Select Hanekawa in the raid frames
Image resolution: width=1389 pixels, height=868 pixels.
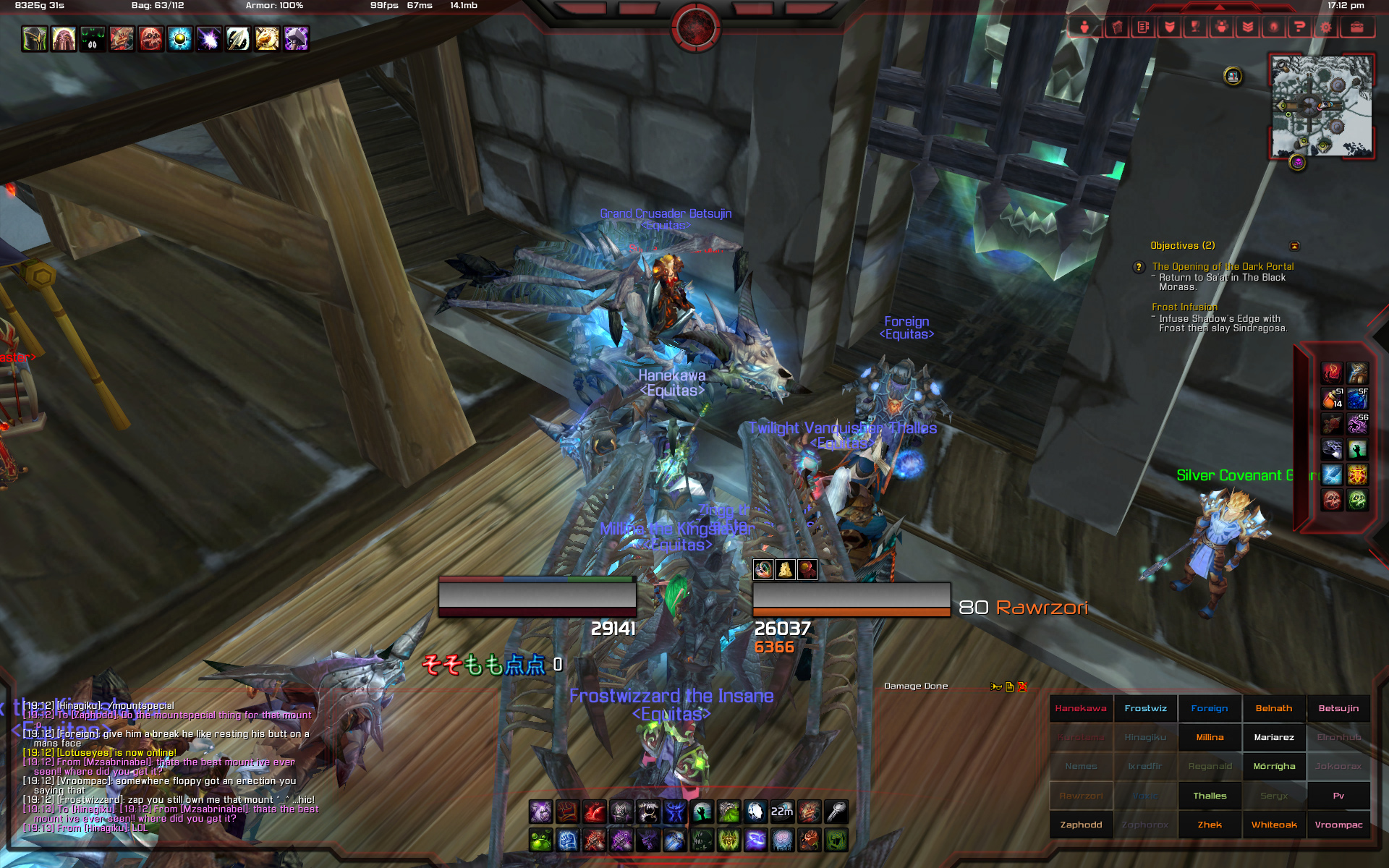[1081, 709]
